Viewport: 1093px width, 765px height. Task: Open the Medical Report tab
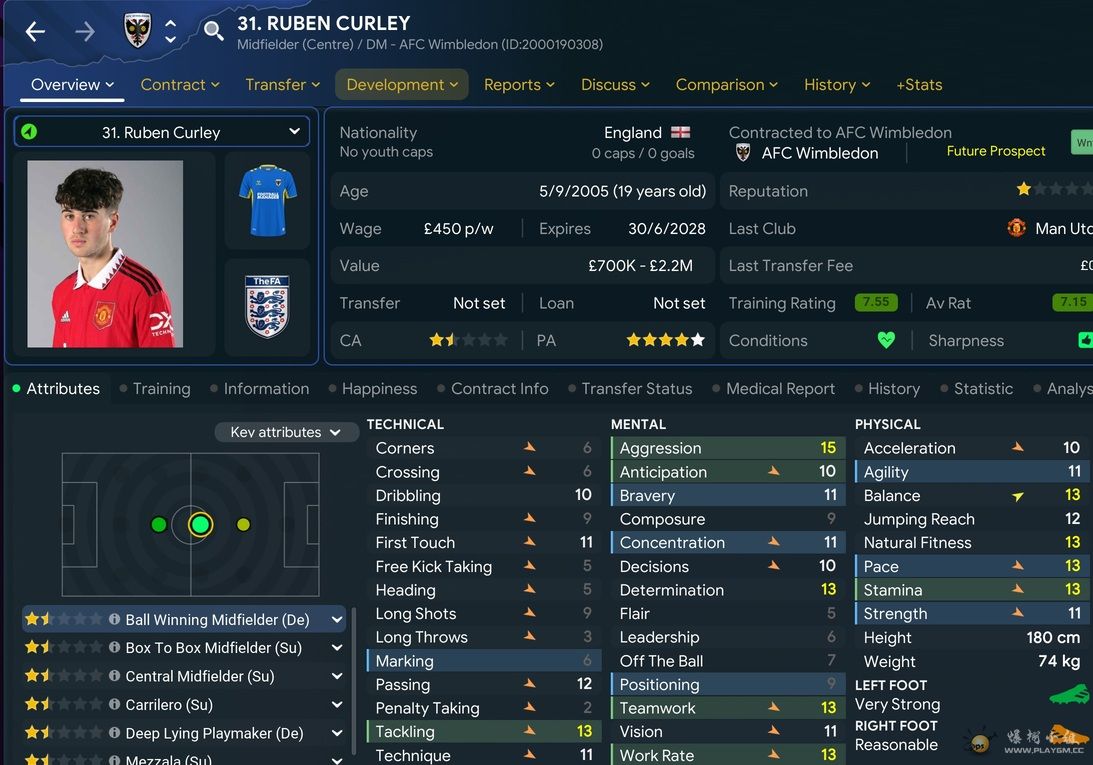tap(780, 389)
